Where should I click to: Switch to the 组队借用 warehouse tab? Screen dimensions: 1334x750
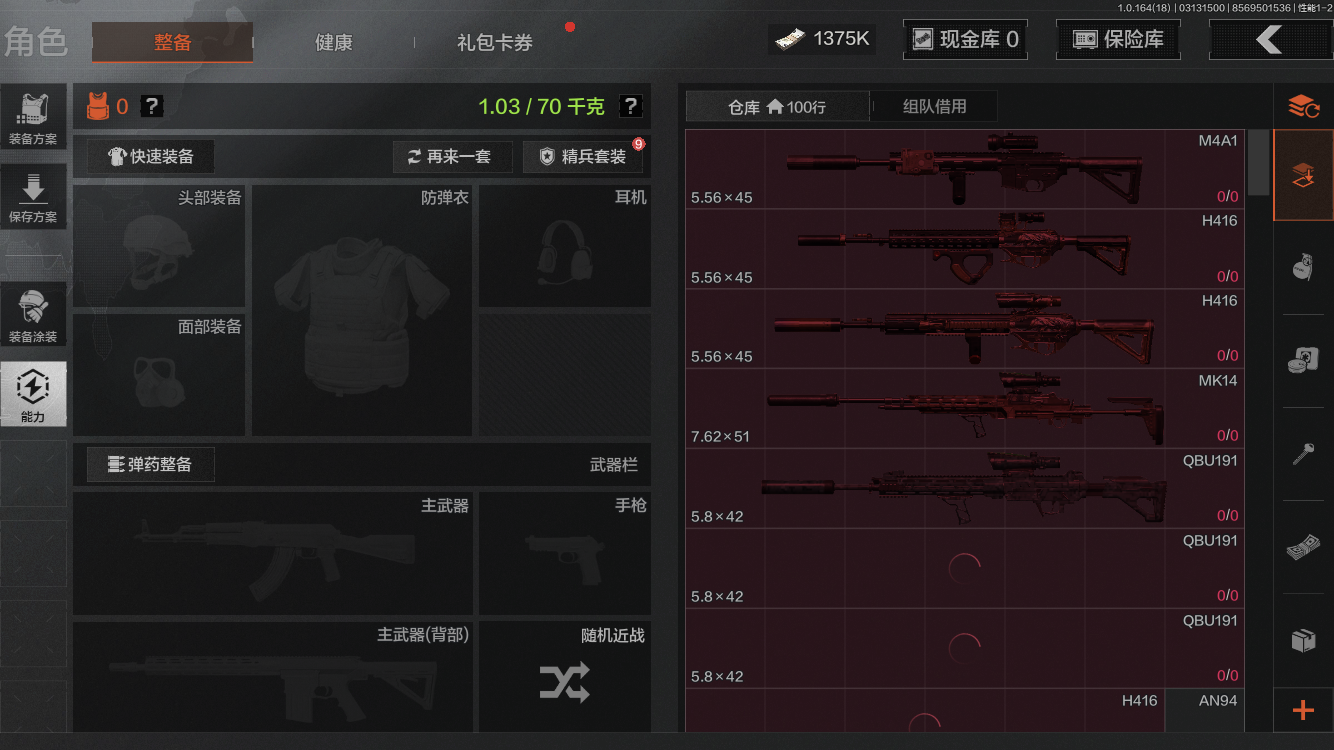tap(934, 106)
